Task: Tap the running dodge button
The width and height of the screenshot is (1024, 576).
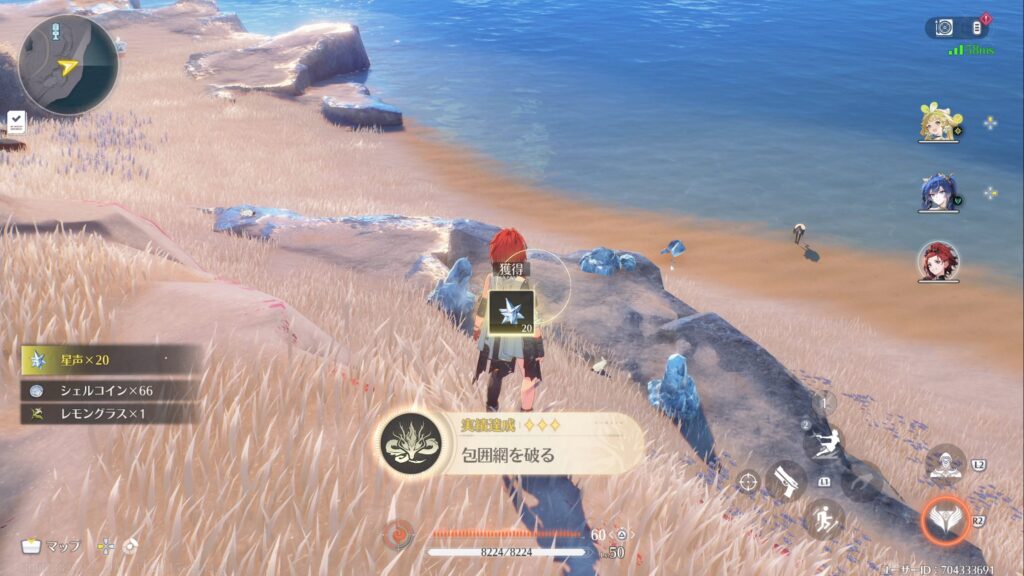Action: (x=824, y=519)
